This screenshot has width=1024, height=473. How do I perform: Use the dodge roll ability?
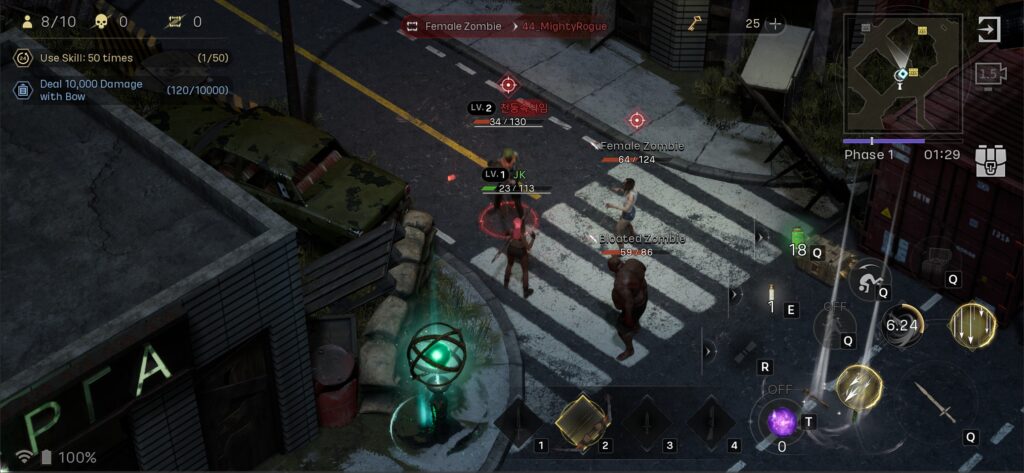[869, 279]
